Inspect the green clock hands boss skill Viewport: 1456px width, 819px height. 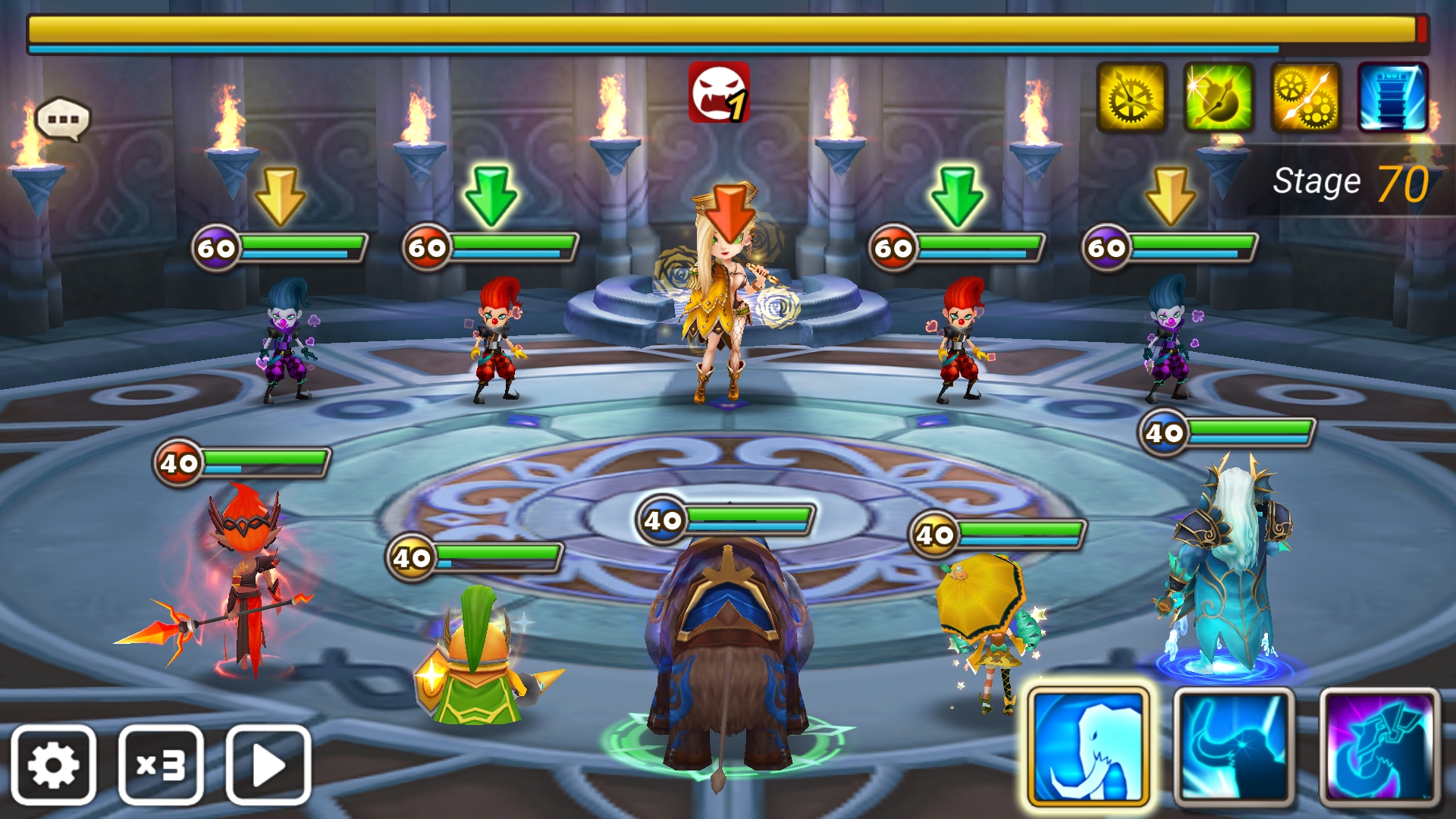tap(1219, 98)
